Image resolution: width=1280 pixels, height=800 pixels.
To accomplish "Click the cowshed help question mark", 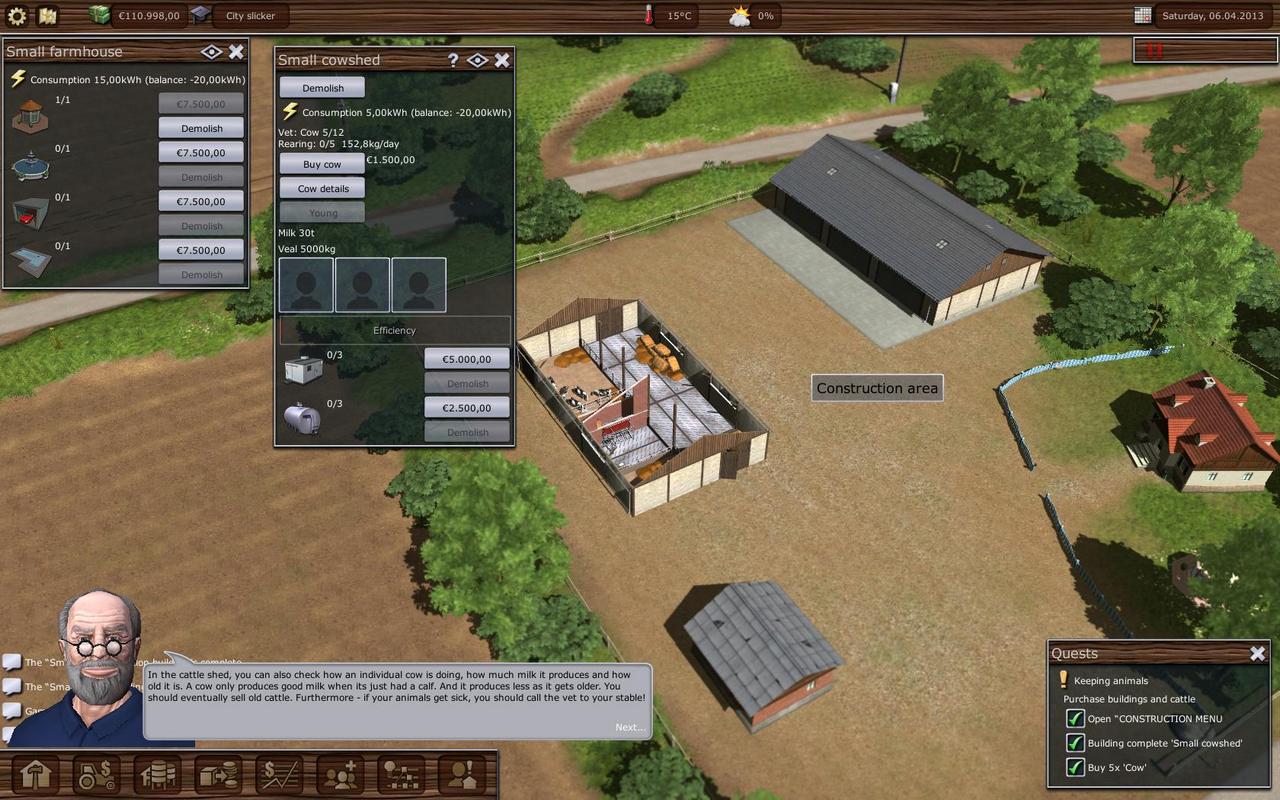I will pos(453,60).
